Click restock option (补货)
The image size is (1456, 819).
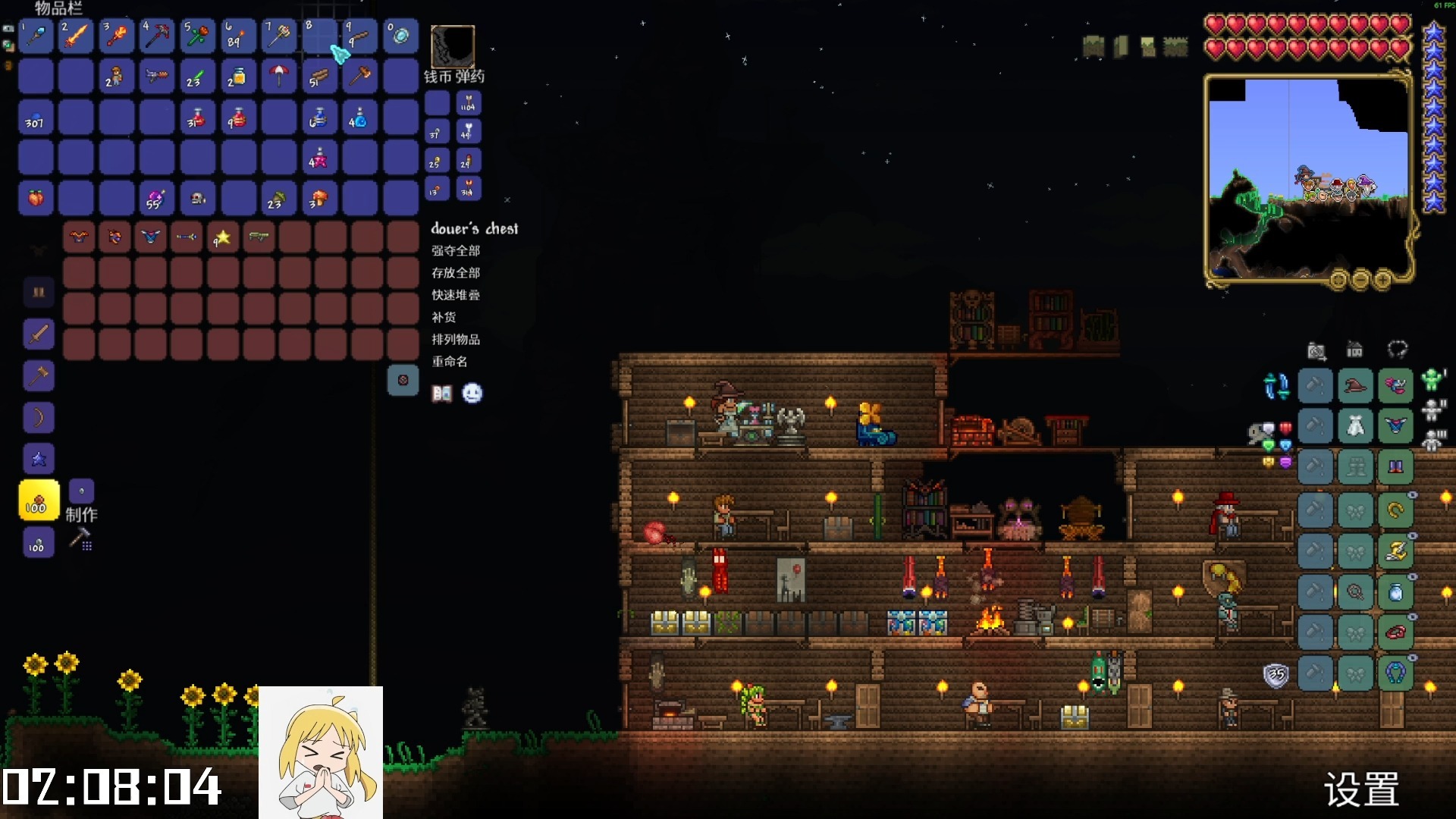(444, 317)
